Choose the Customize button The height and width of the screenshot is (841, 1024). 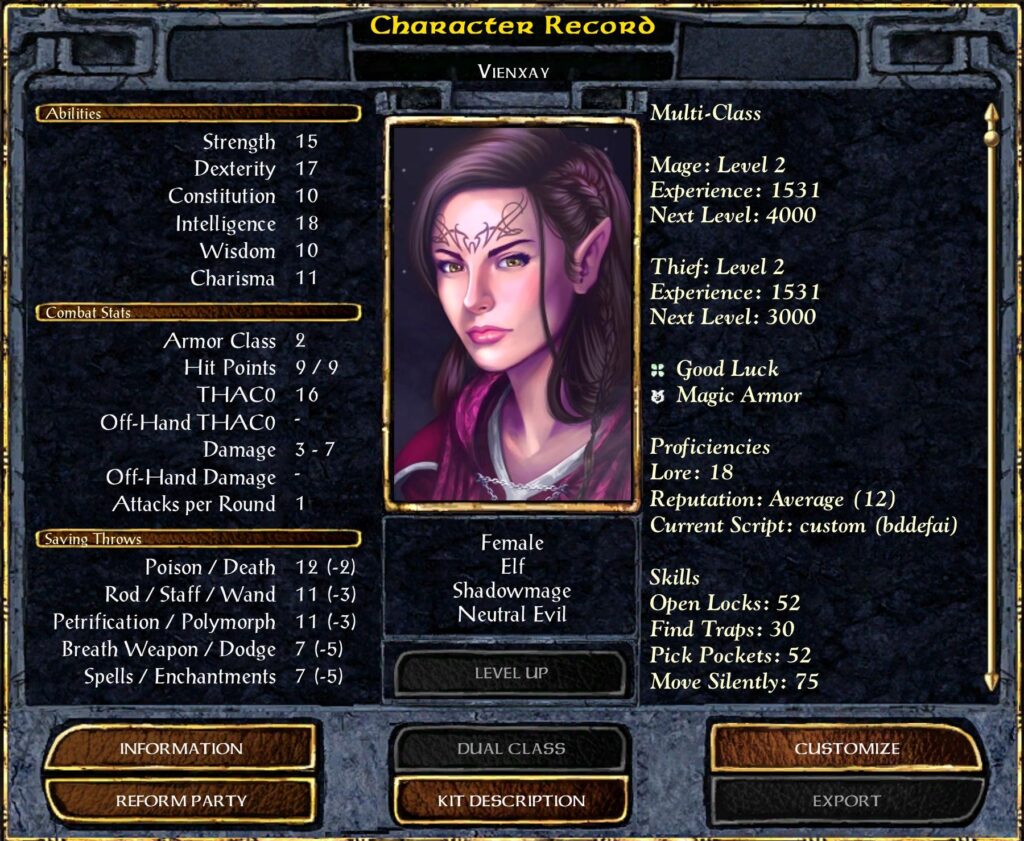(846, 748)
